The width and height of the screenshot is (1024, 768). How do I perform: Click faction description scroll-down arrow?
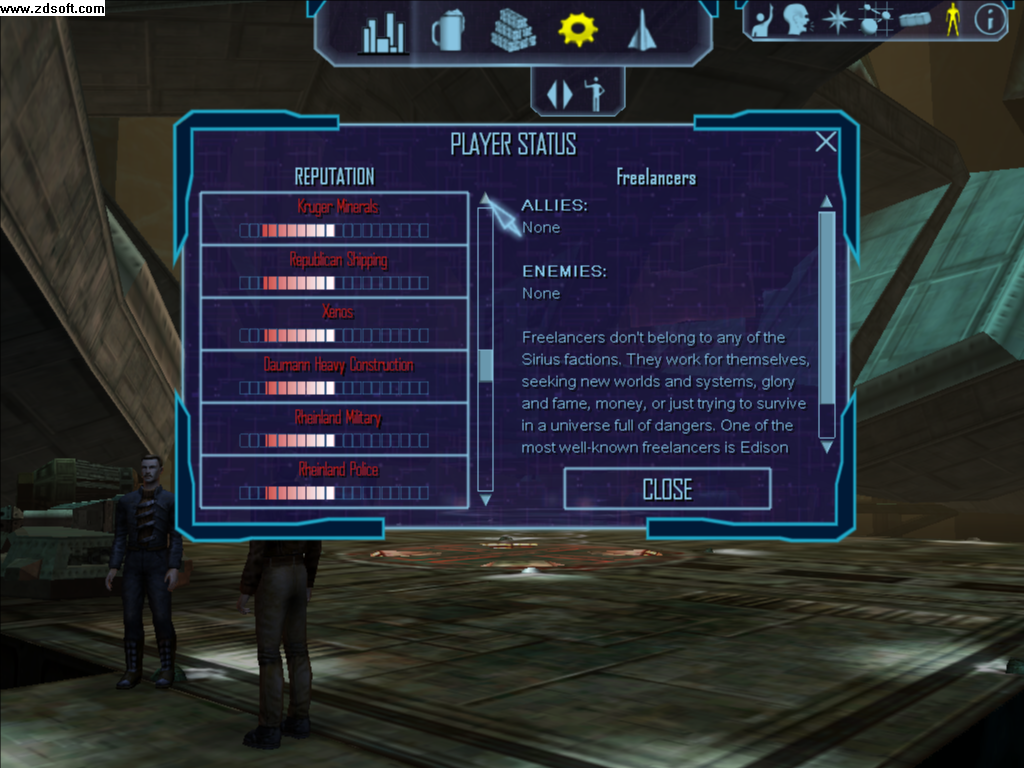(827, 448)
